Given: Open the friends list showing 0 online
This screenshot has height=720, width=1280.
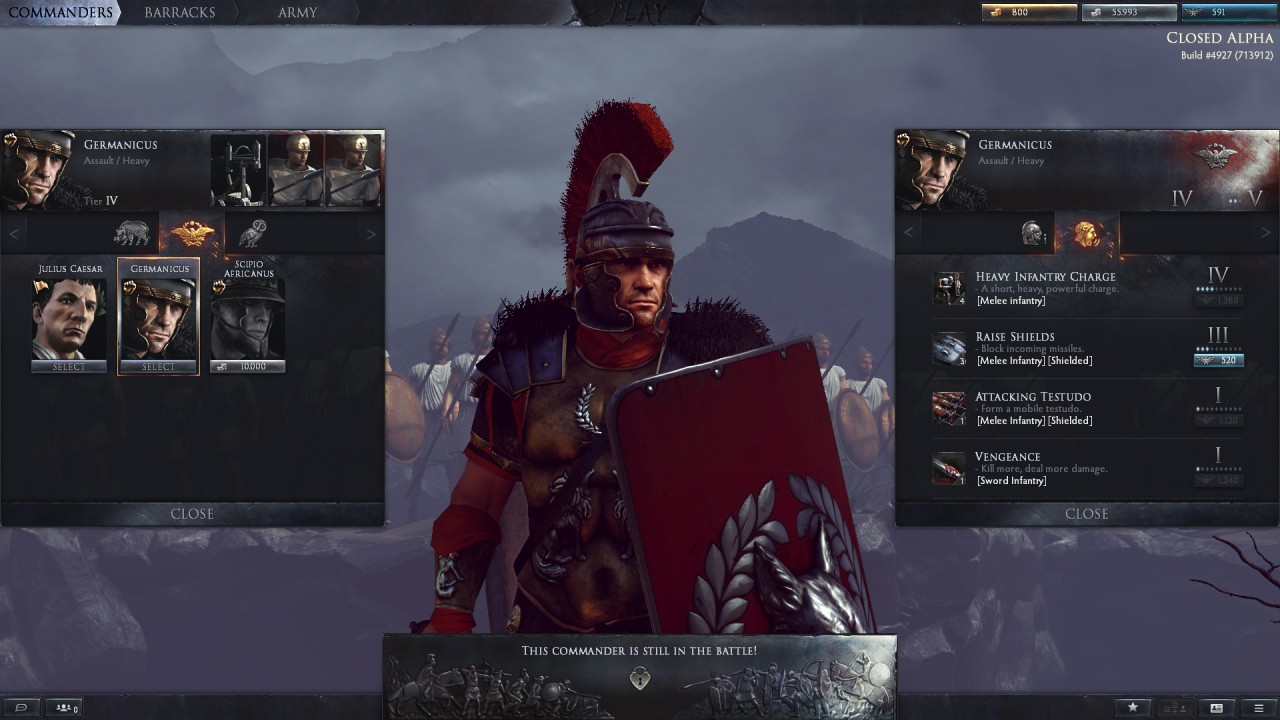Looking at the screenshot, I should (x=64, y=707).
